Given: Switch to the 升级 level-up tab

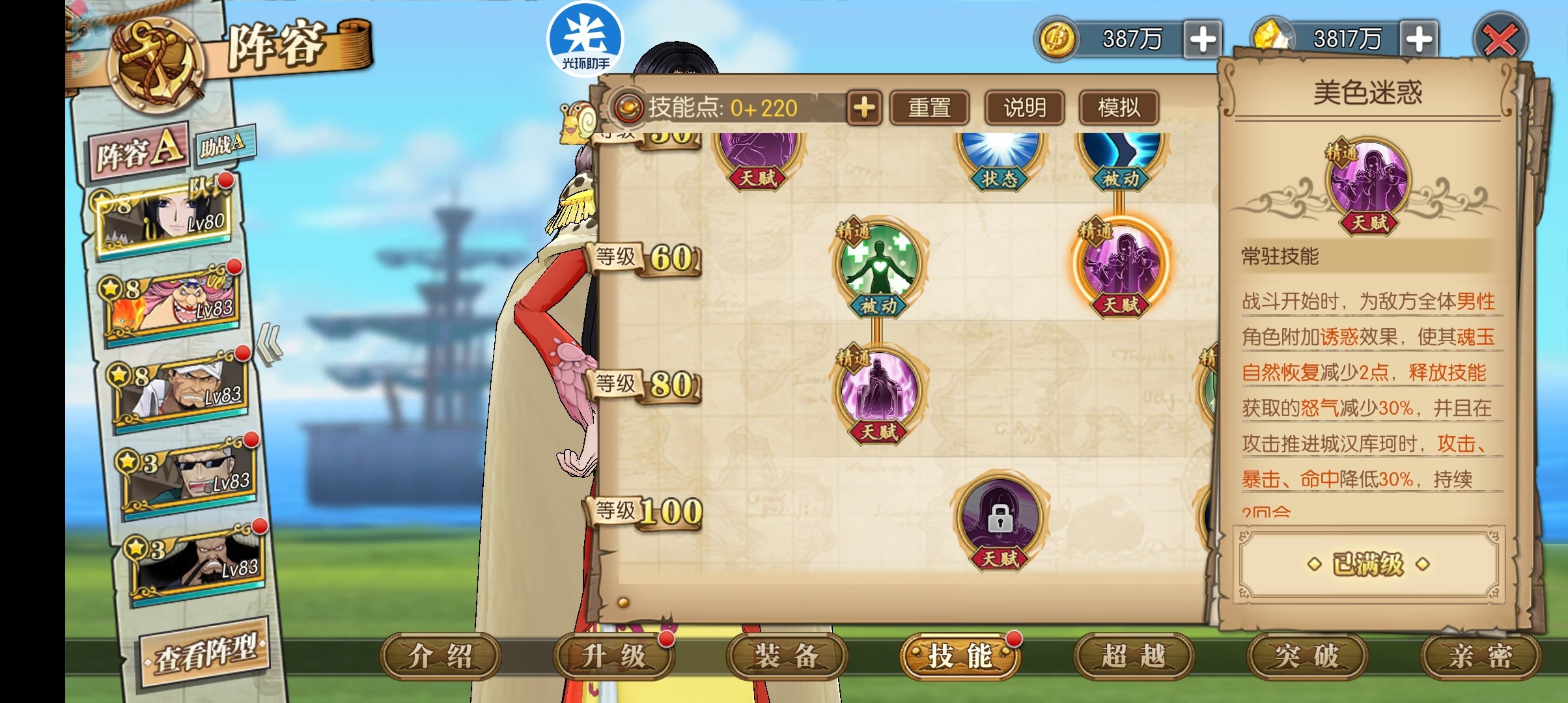Looking at the screenshot, I should click(613, 656).
